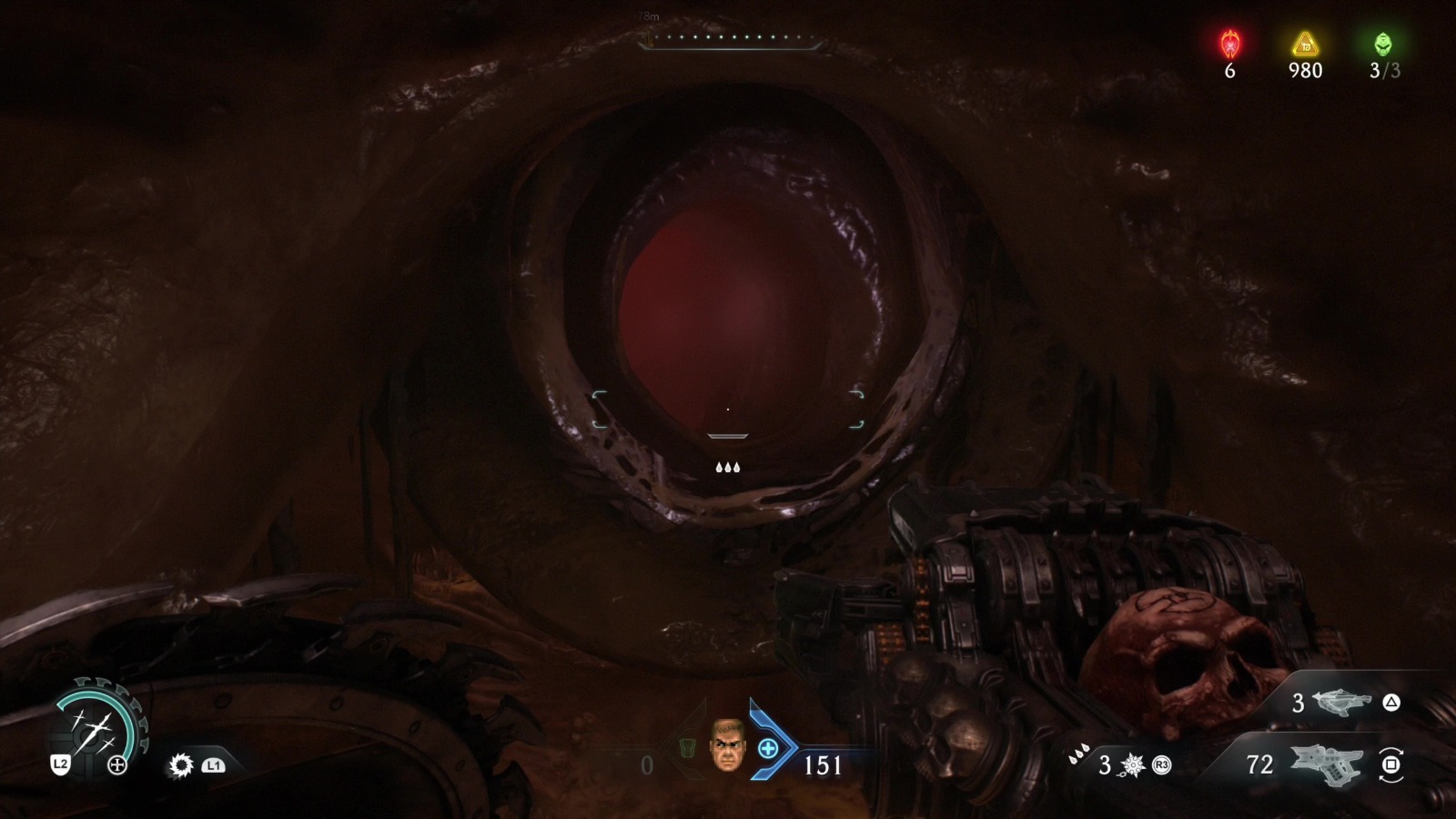1456x819 pixels.
Task: Select the crossbow weapon silhouette showing 3 ammo
Action: point(1342,703)
